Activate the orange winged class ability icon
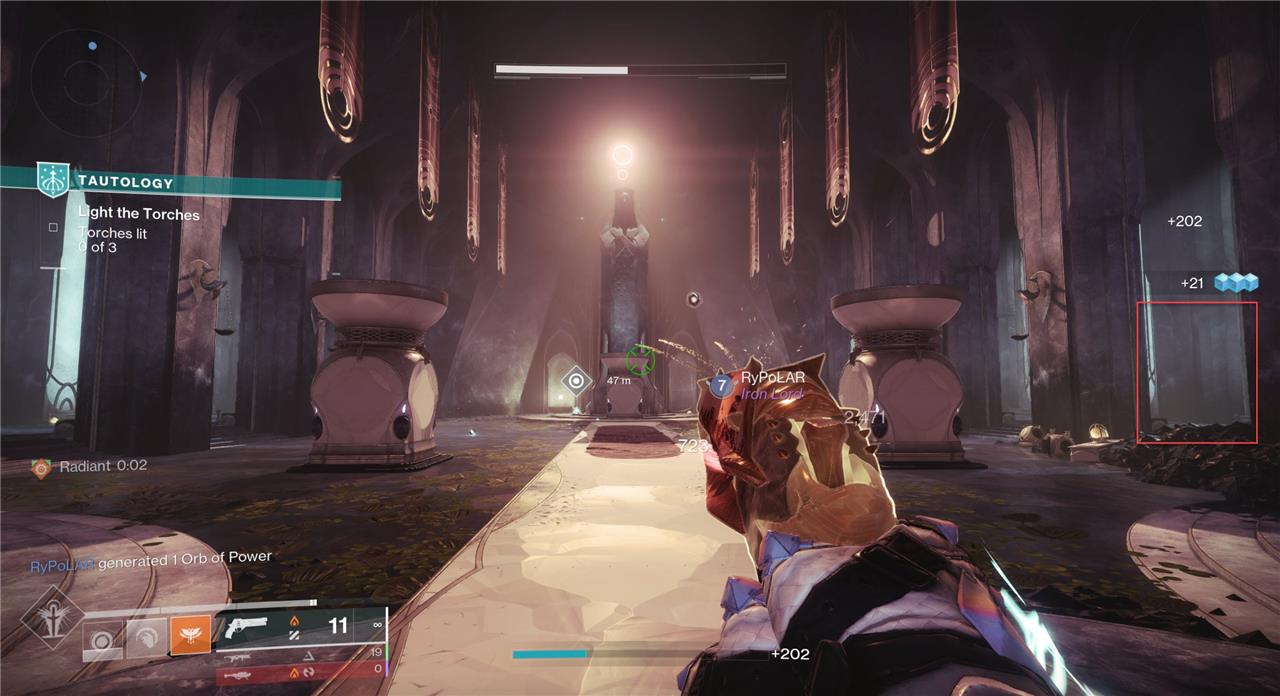Viewport: 1280px width, 696px height. click(x=190, y=636)
